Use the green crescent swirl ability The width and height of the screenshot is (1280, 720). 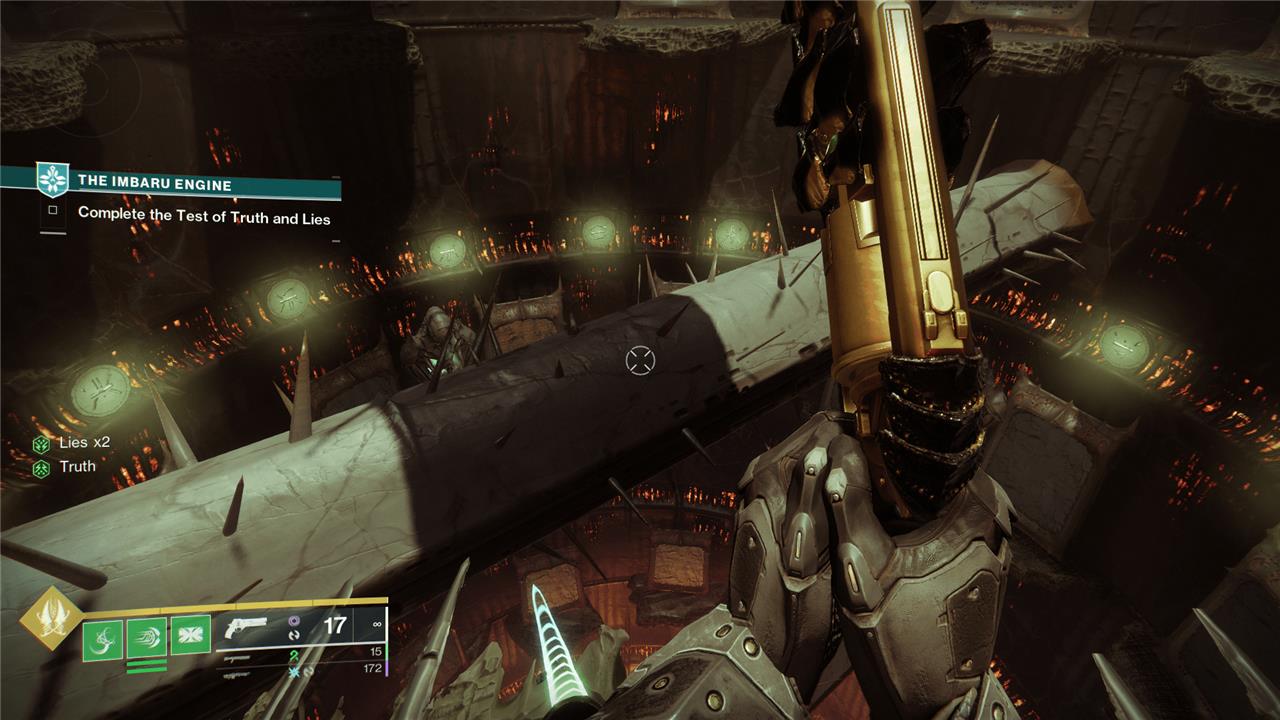[103, 638]
